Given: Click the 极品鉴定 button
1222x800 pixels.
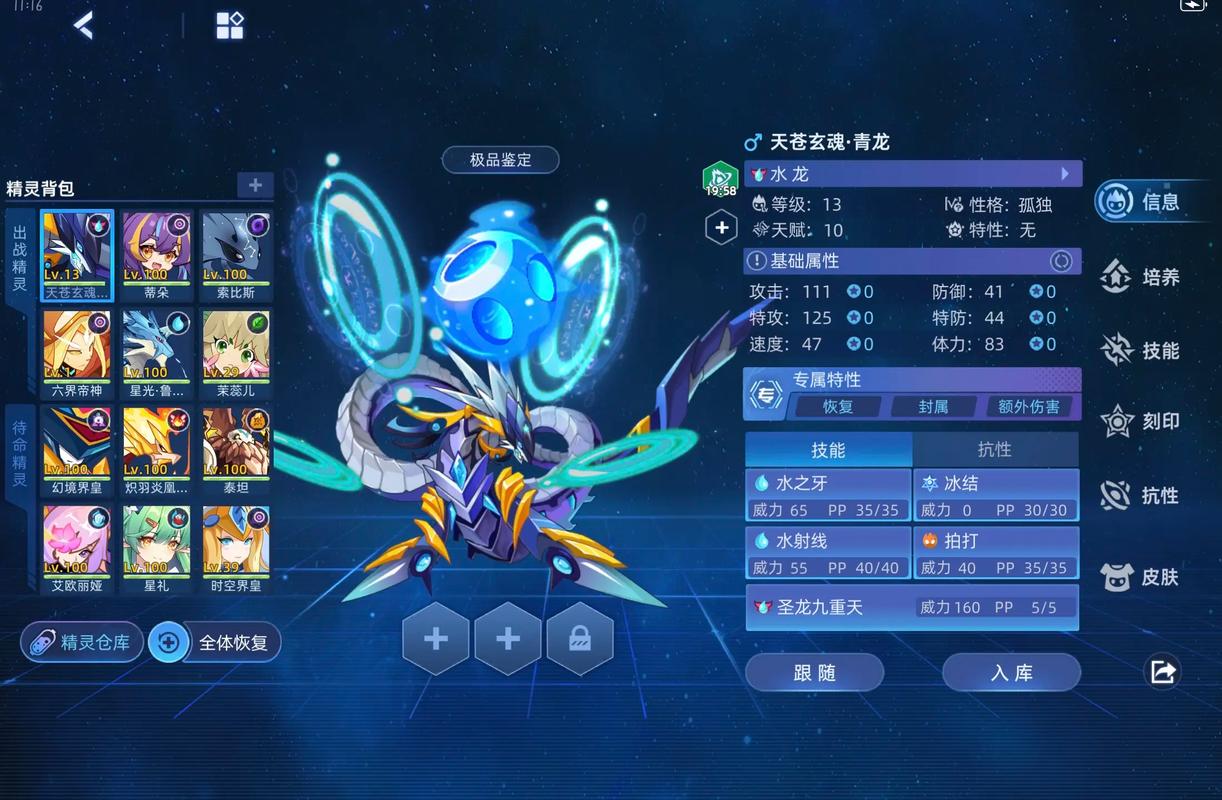Looking at the screenshot, I should click(x=500, y=160).
